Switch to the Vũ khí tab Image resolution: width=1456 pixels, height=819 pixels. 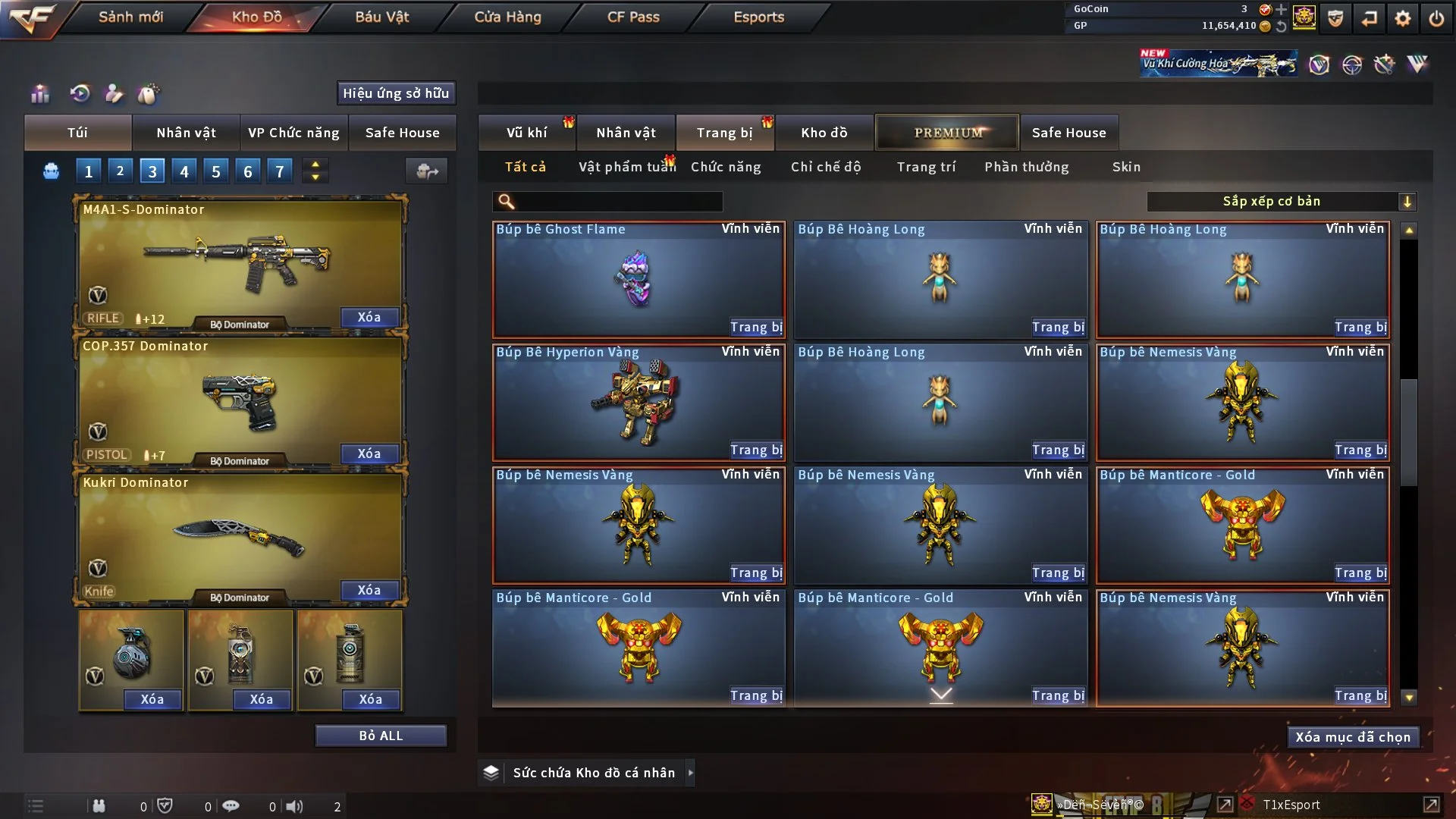[x=526, y=133]
